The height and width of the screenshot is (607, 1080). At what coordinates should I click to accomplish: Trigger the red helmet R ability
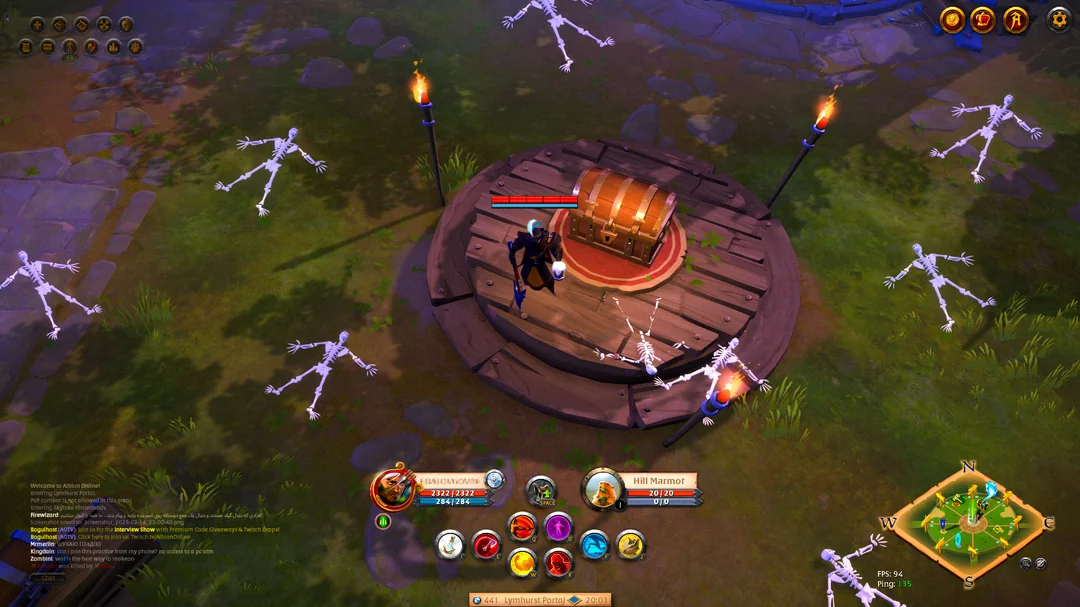click(558, 563)
